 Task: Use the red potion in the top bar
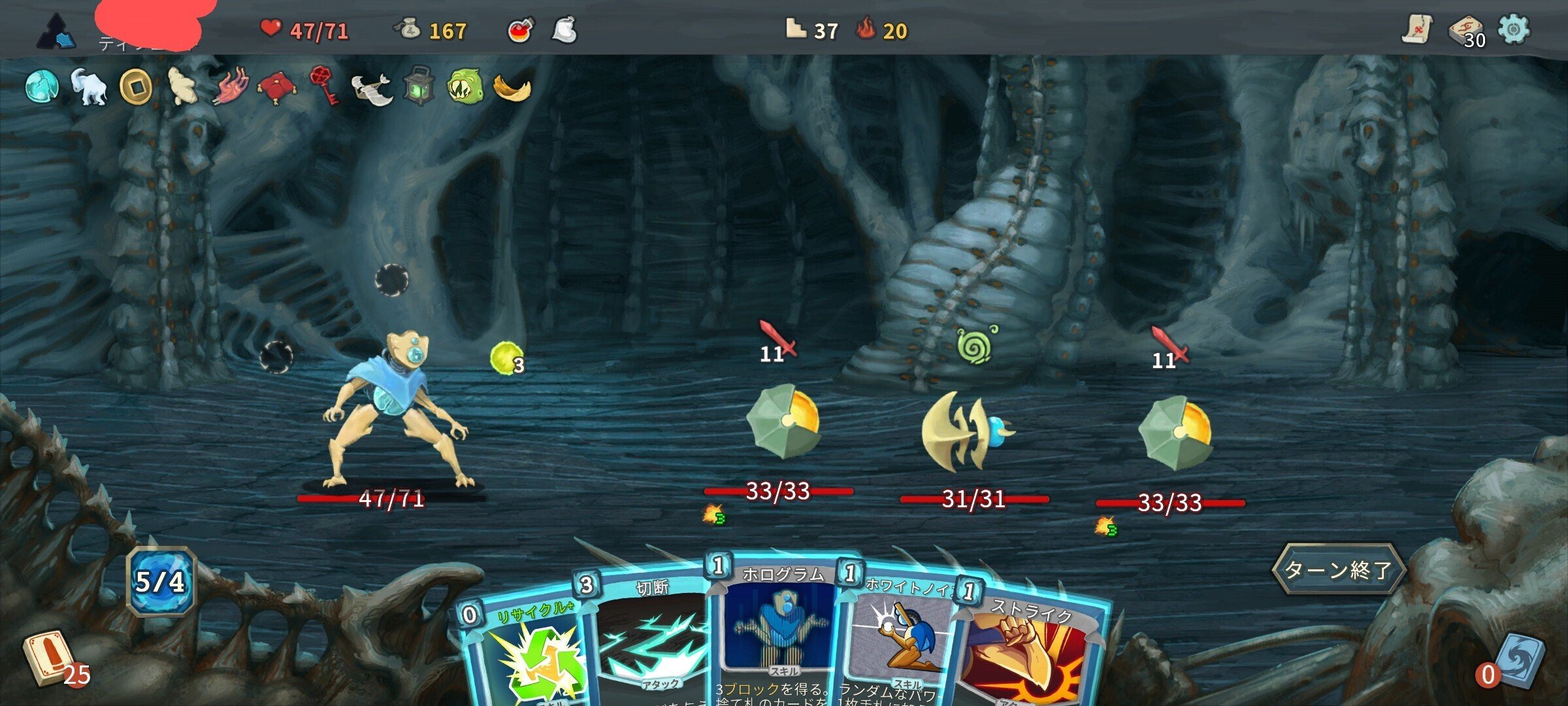(x=520, y=30)
